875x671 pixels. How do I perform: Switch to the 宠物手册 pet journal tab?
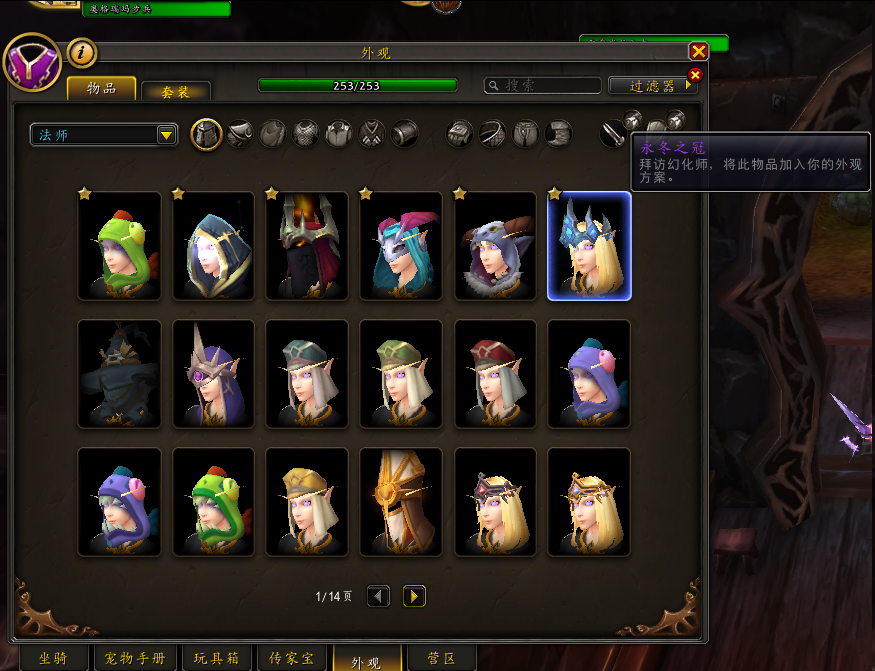[x=136, y=659]
